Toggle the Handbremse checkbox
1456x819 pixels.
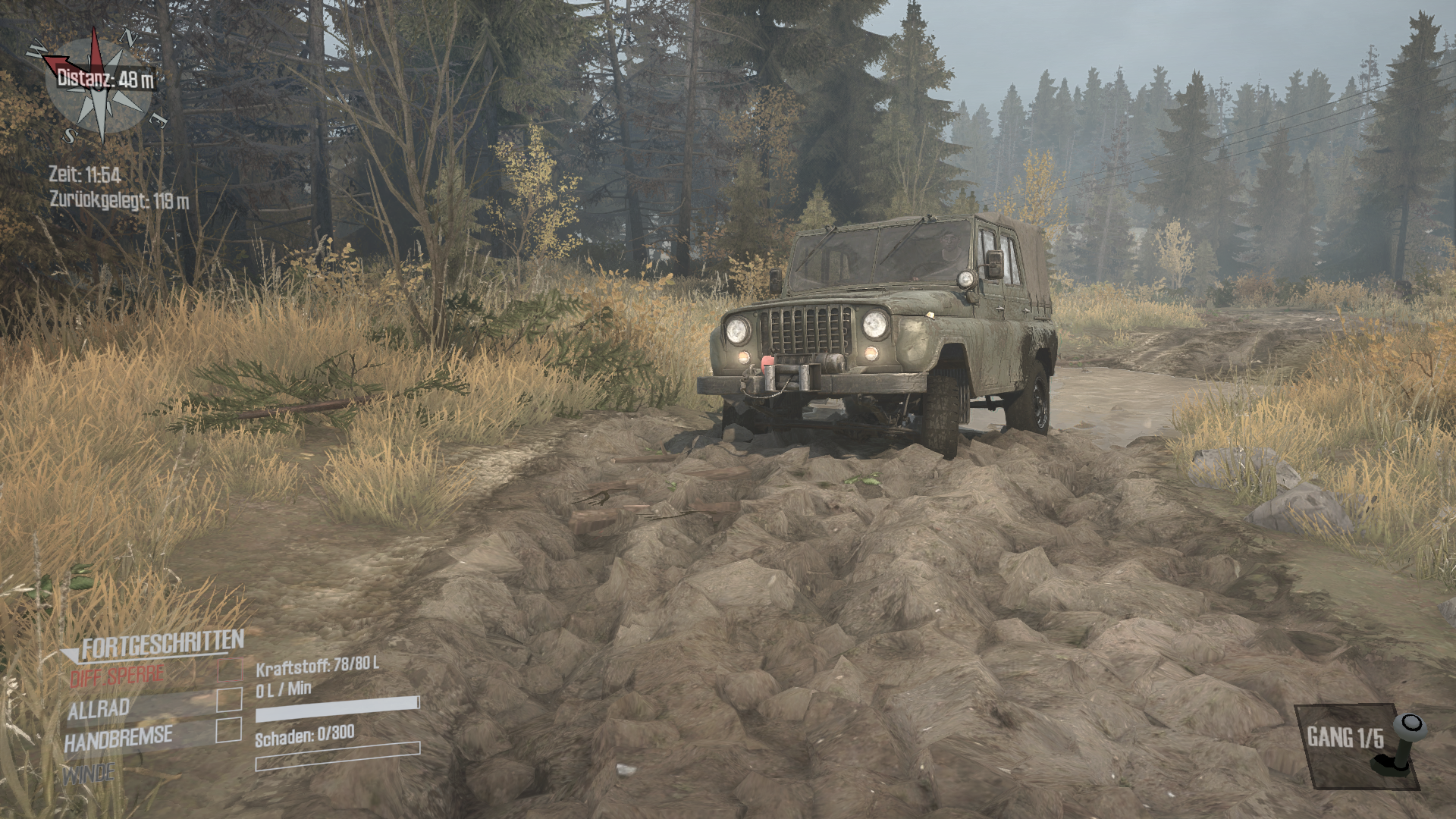pyautogui.click(x=229, y=730)
